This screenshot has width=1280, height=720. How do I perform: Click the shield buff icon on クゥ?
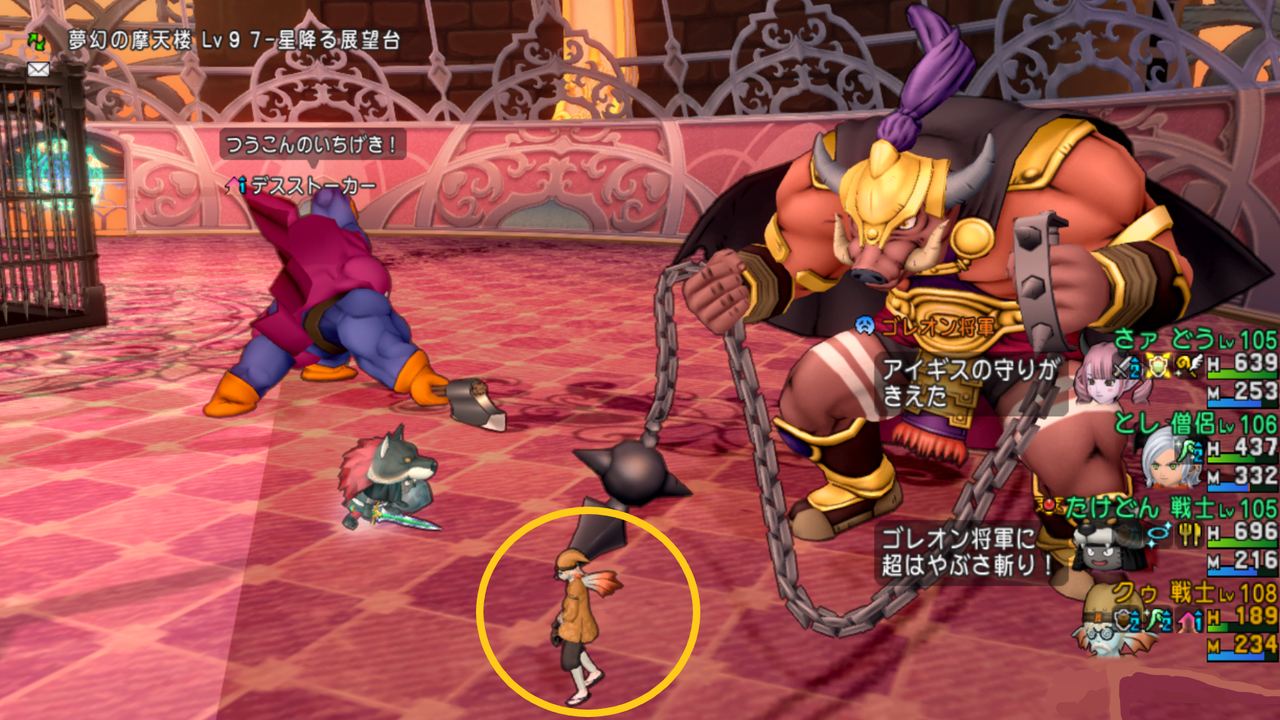click(x=1124, y=619)
